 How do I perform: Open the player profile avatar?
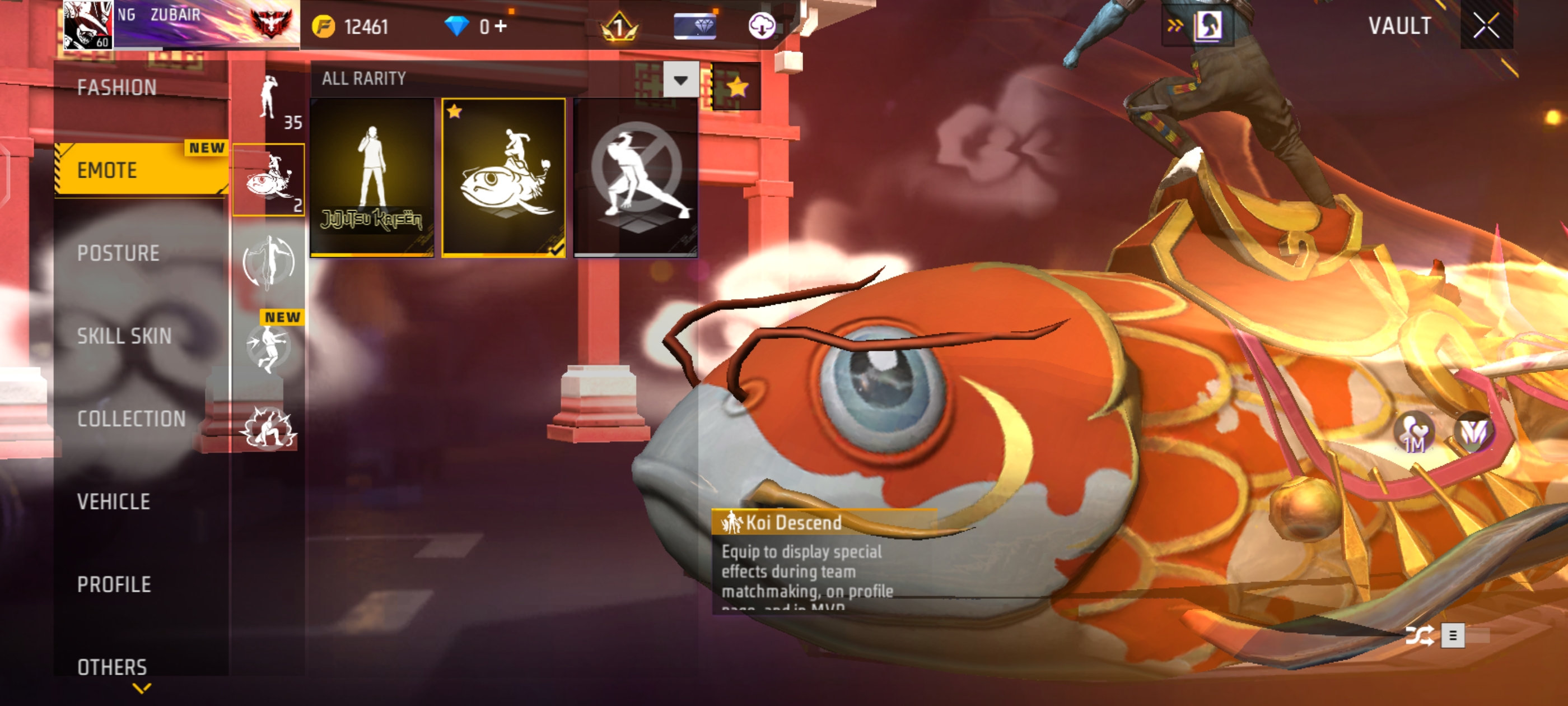point(88,24)
